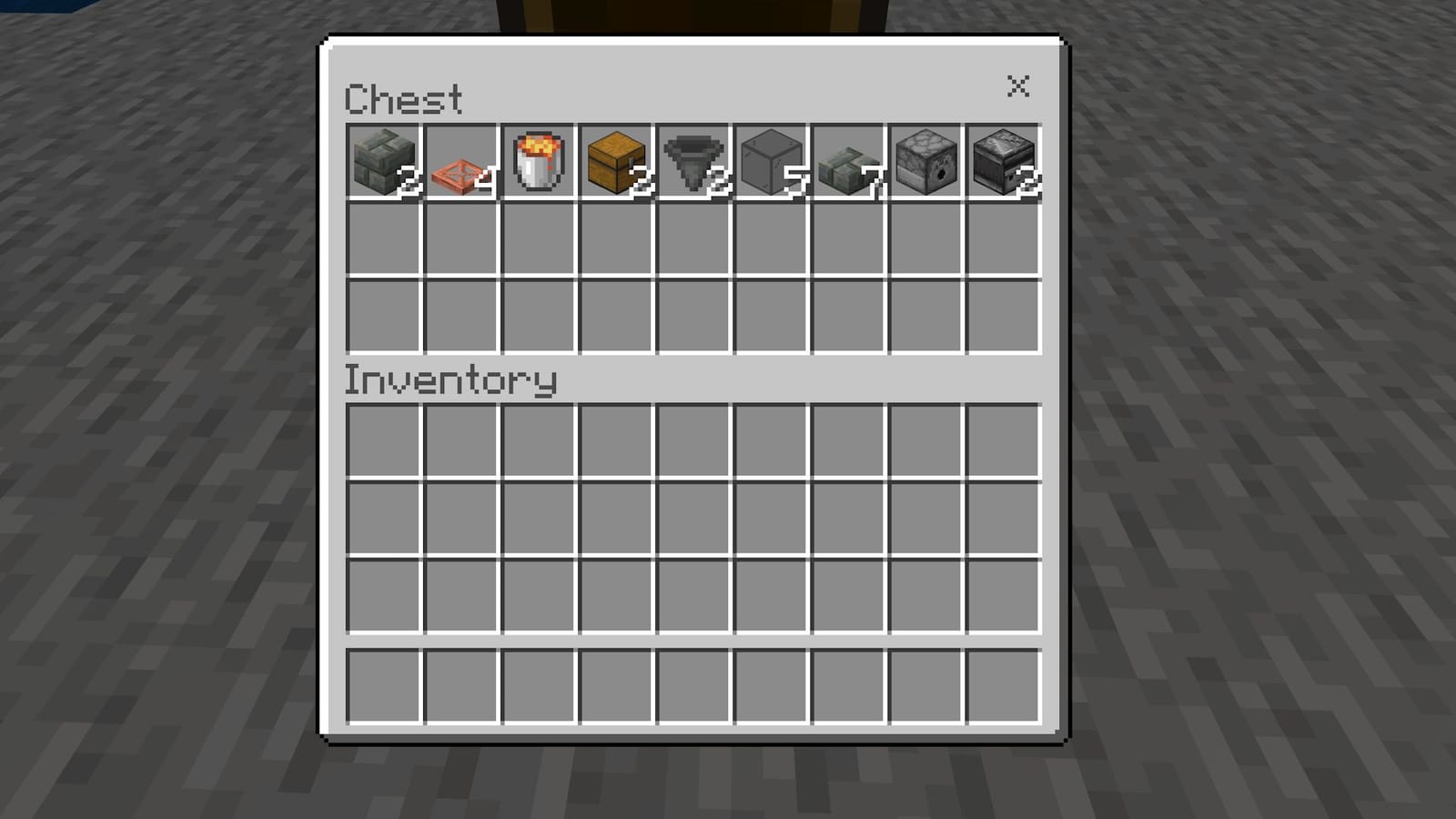Close the chest screen with the X

pyautogui.click(x=1018, y=87)
